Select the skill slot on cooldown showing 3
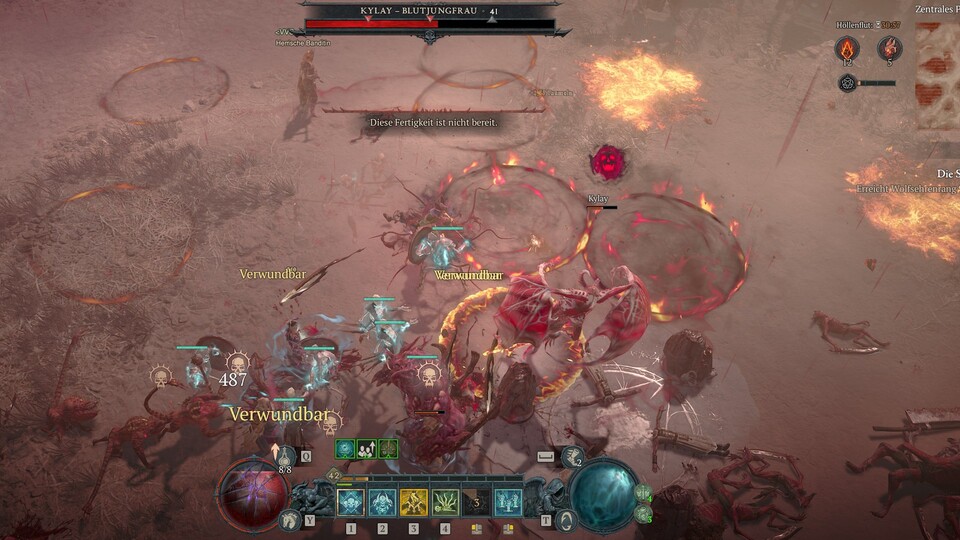This screenshot has height=540, width=960. click(476, 501)
